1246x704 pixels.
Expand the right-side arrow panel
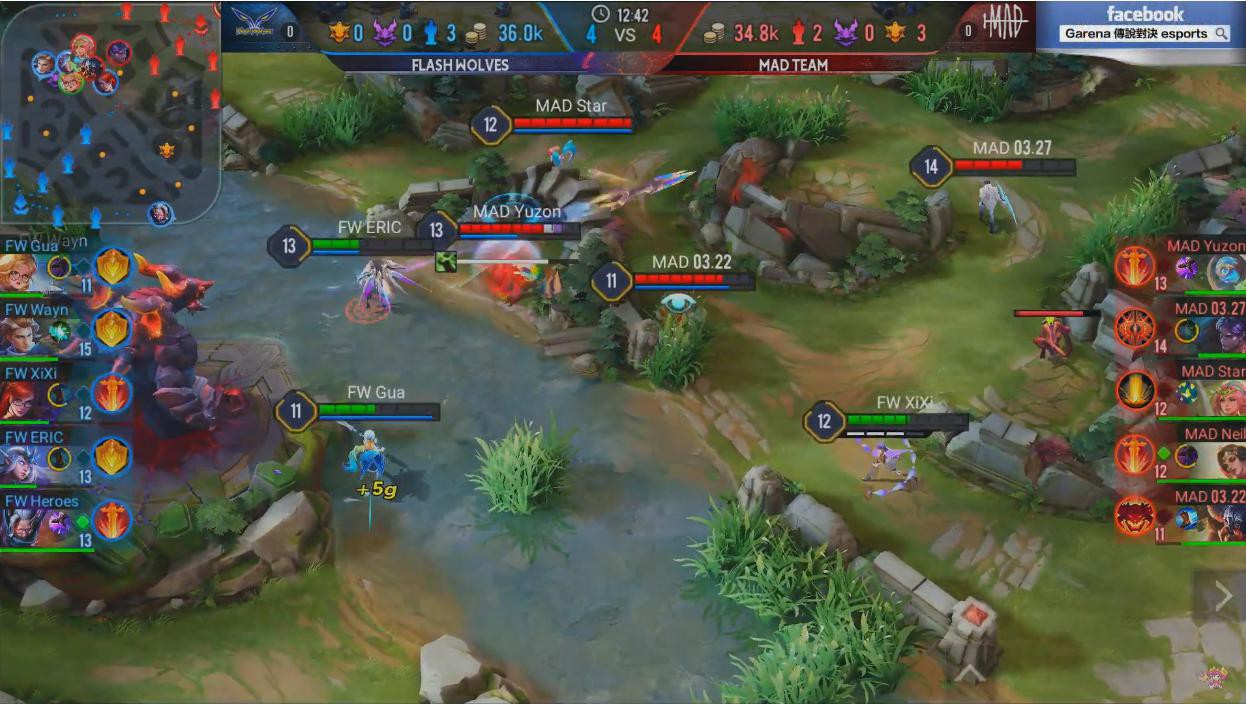[x=1223, y=597]
